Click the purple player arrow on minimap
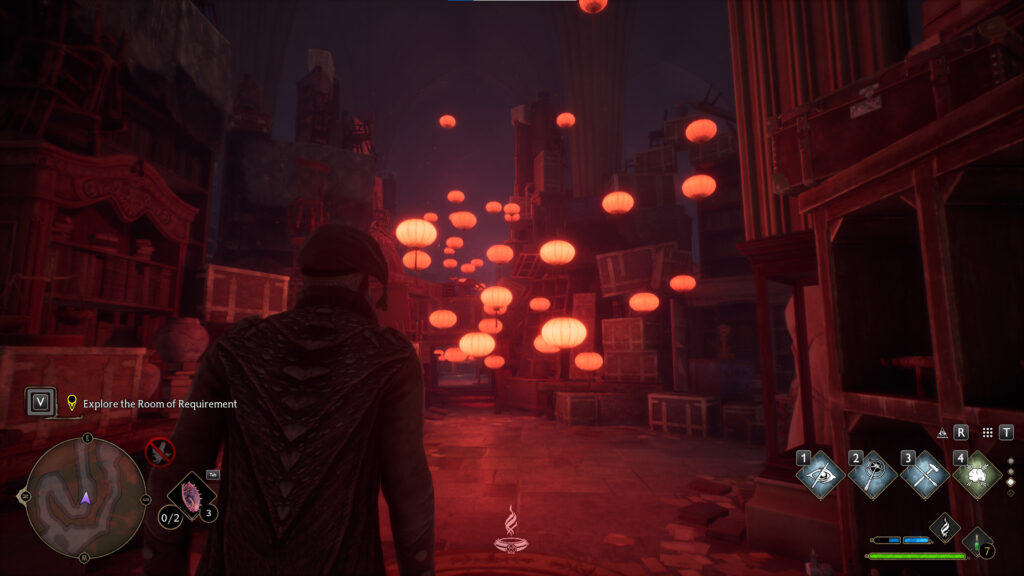The width and height of the screenshot is (1024, 576). 86,498
